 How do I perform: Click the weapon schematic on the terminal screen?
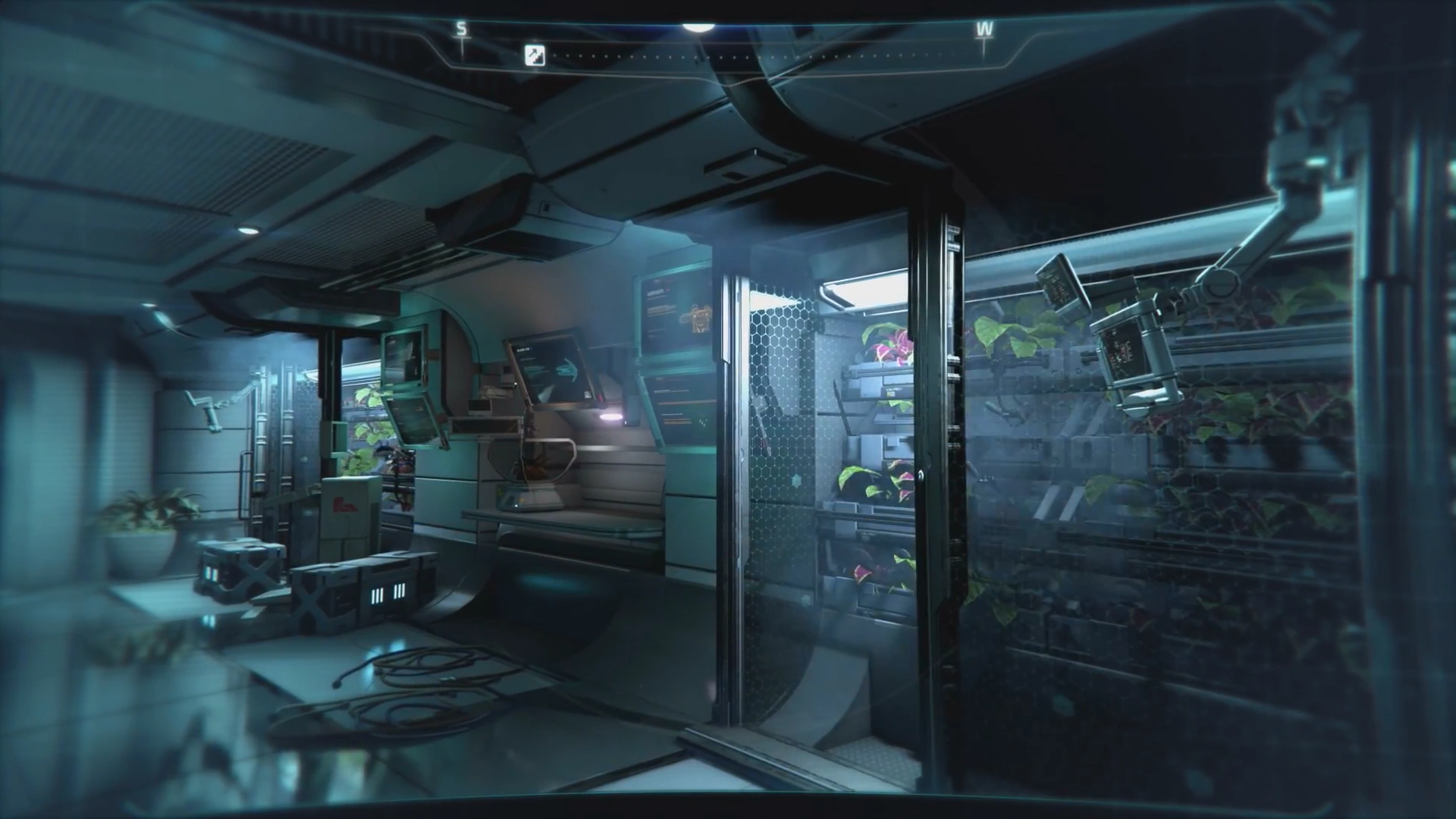(699, 316)
